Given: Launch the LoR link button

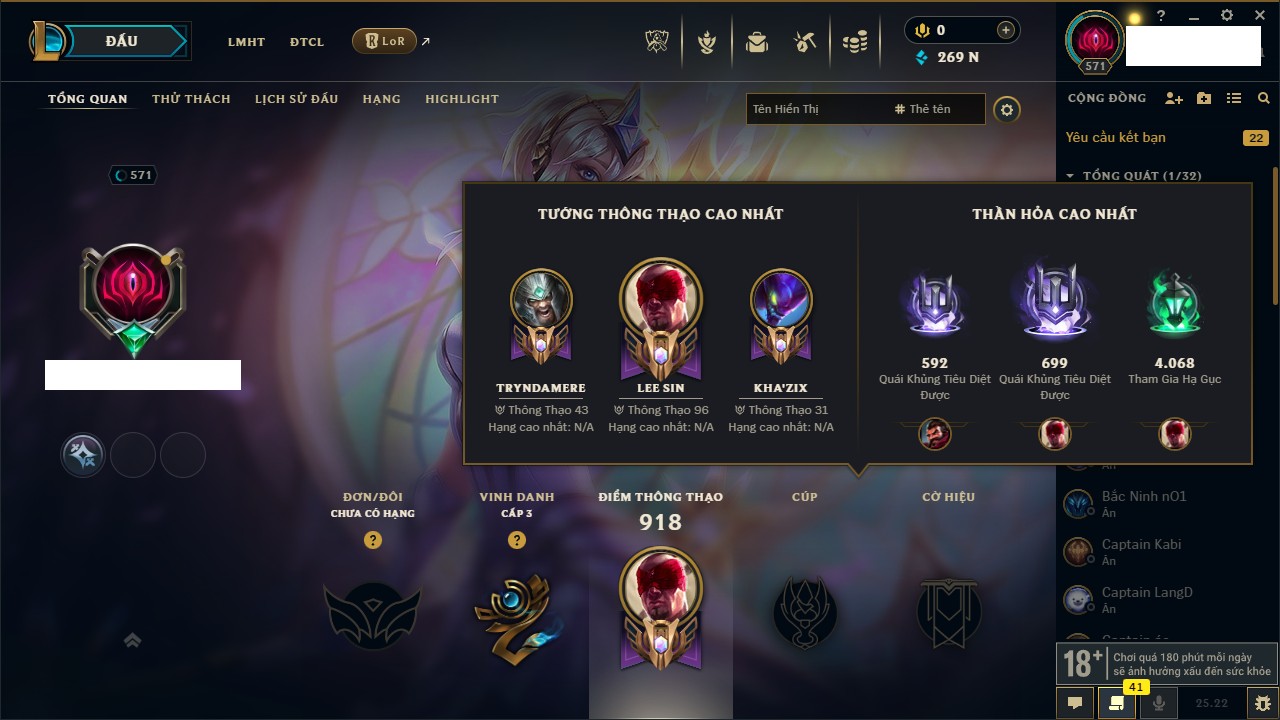Looking at the screenshot, I should point(384,41).
